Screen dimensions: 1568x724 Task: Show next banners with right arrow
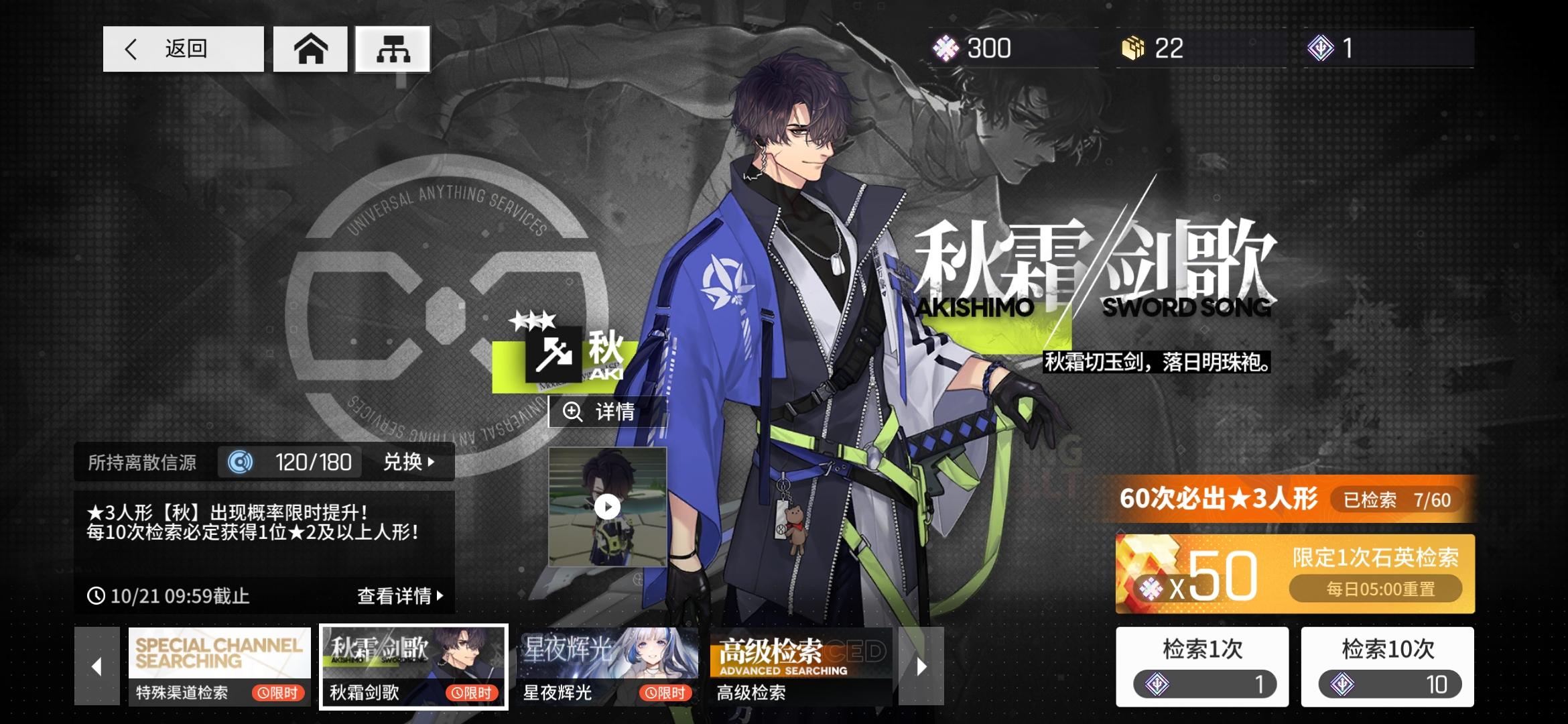click(x=921, y=666)
